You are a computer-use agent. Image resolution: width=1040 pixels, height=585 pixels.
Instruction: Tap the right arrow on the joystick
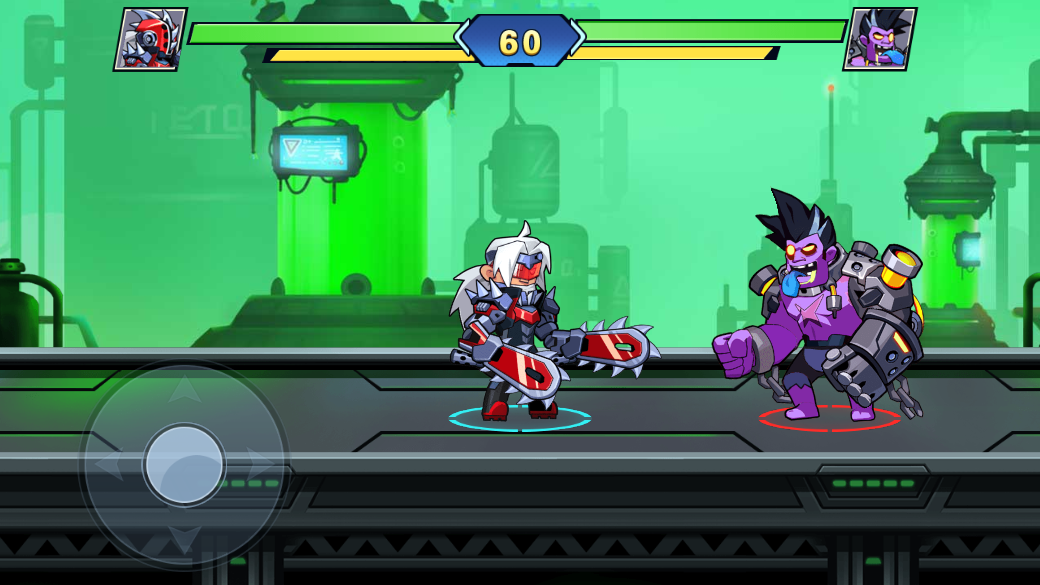pos(260,464)
